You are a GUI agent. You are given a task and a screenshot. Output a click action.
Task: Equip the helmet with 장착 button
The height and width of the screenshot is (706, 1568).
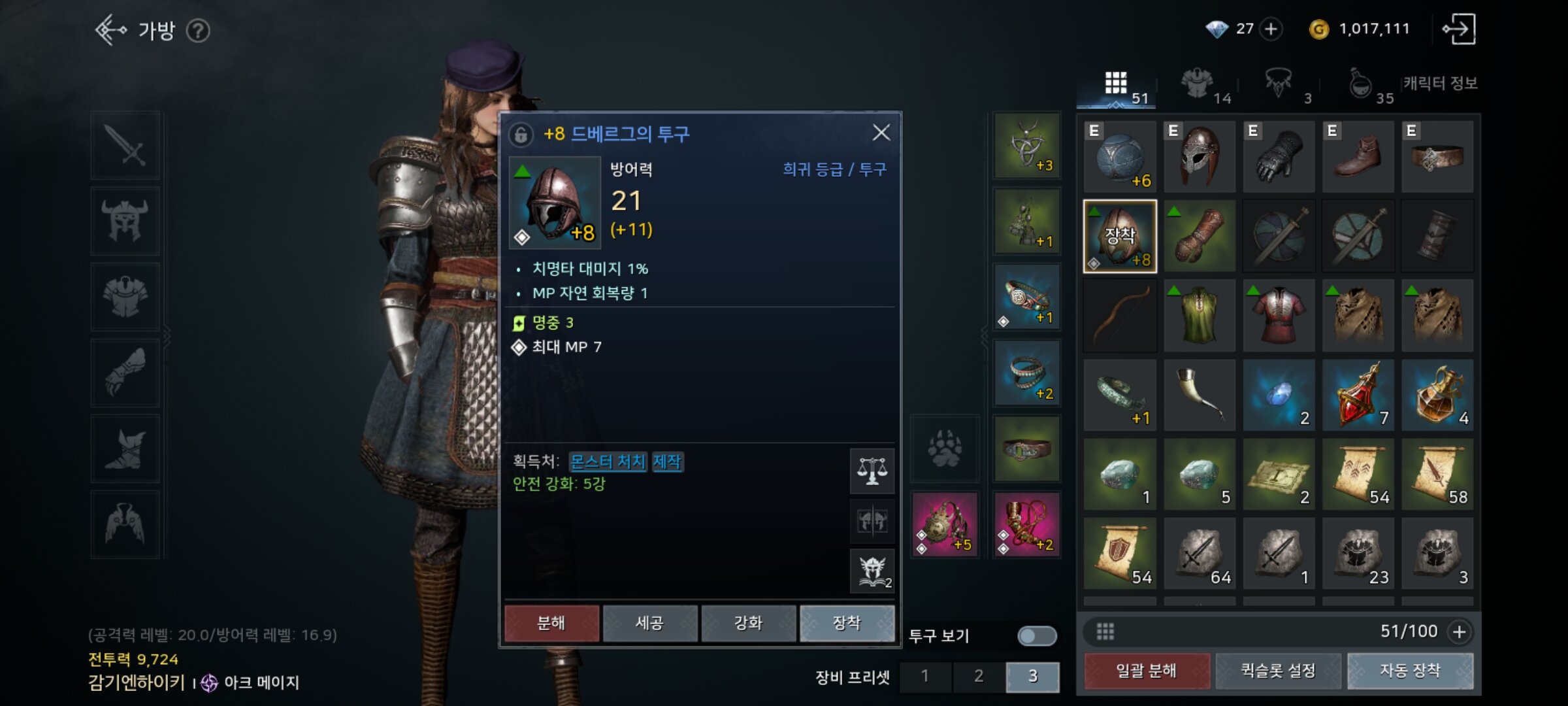(847, 623)
